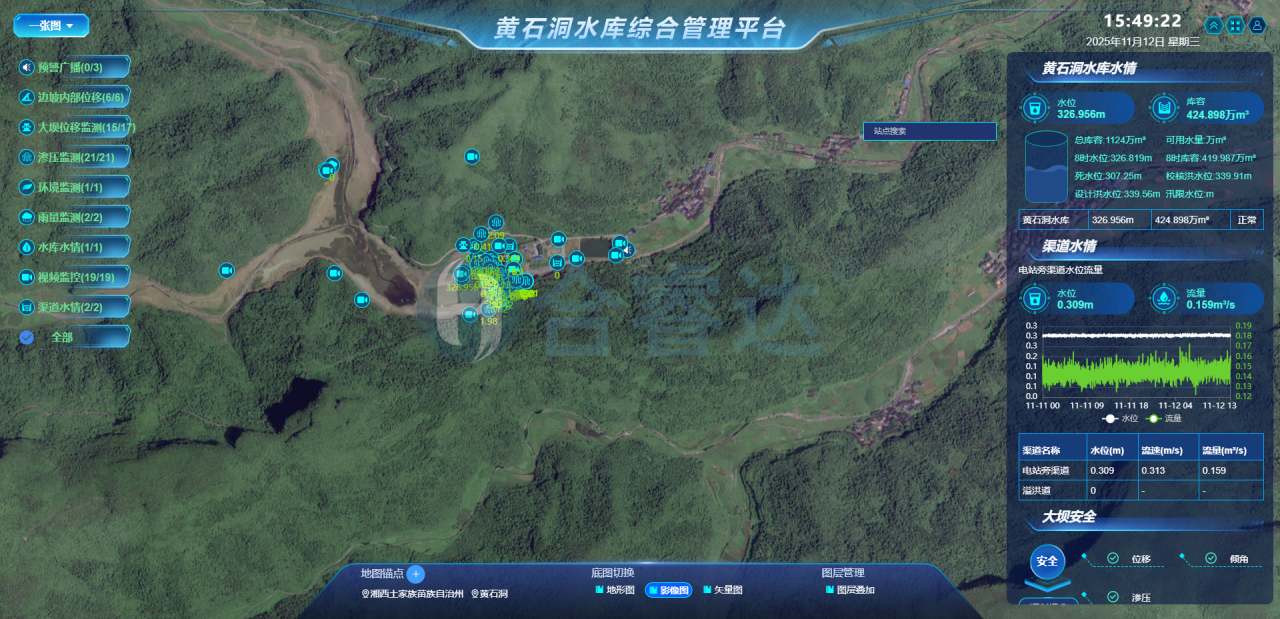Toggle the 雨量监测 layer filter

(x=73, y=217)
